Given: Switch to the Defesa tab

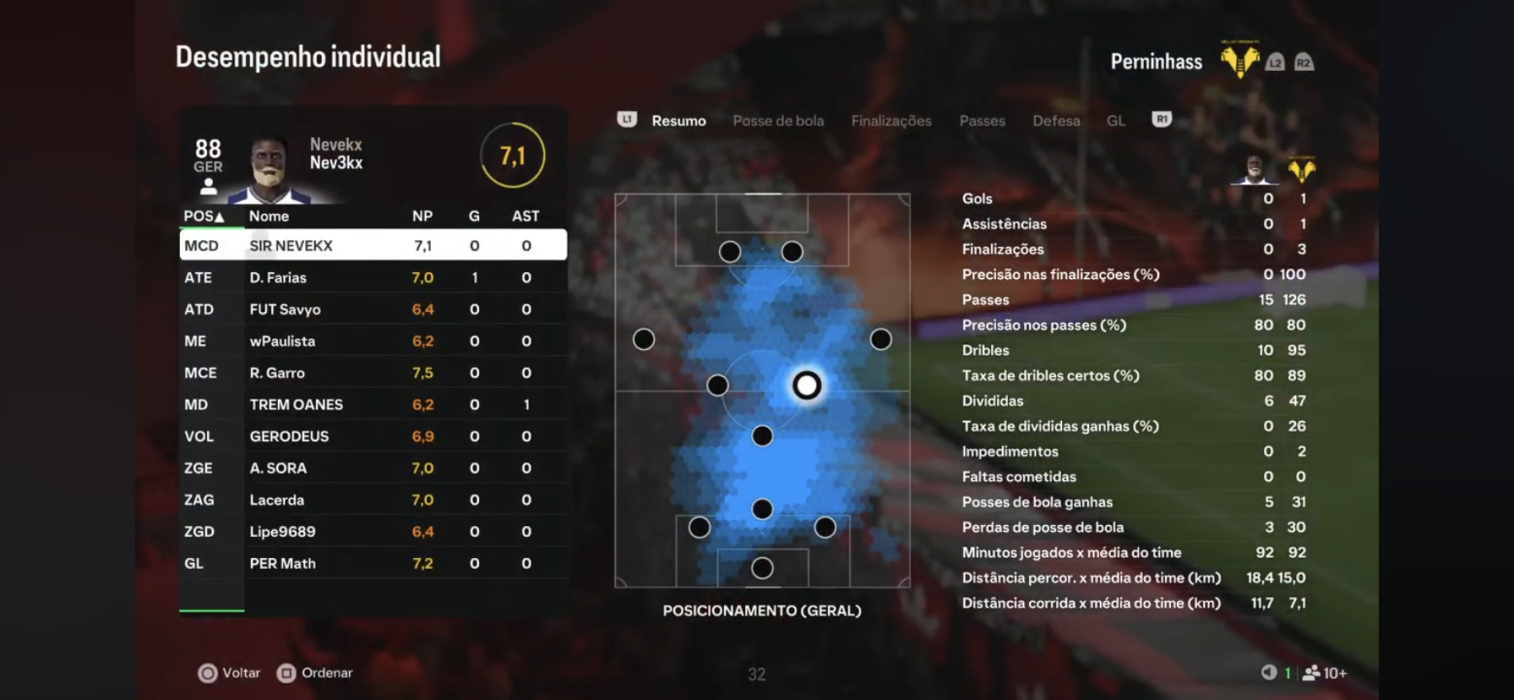Looking at the screenshot, I should [x=1056, y=121].
